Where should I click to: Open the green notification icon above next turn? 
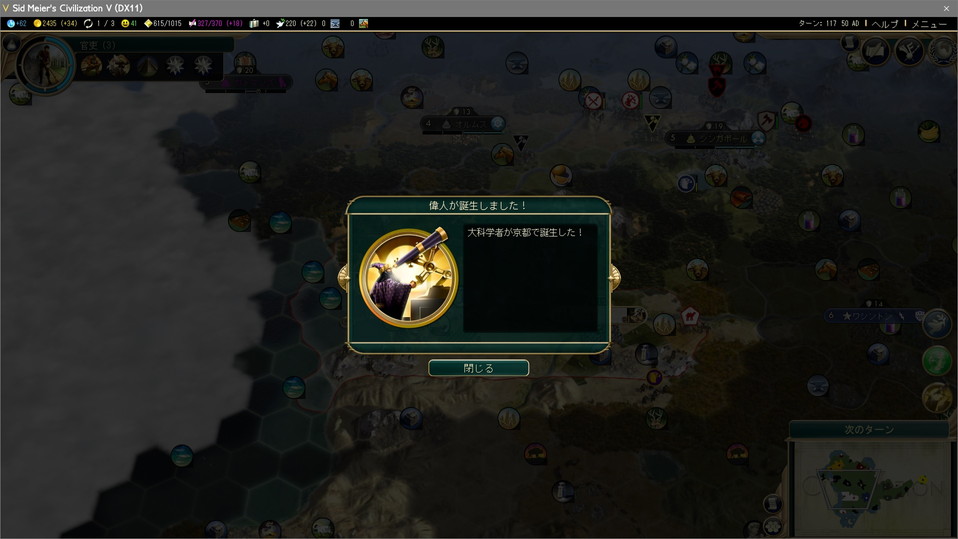[x=937, y=360]
